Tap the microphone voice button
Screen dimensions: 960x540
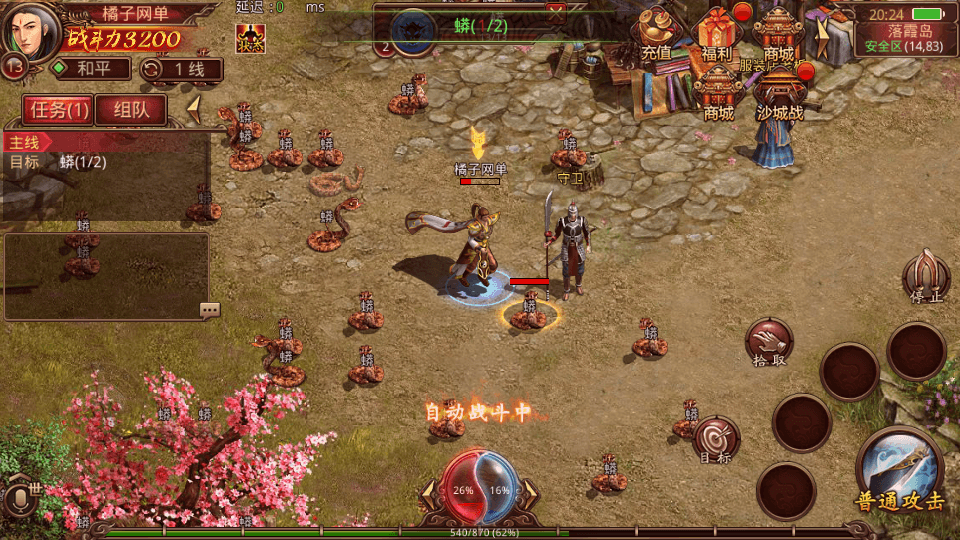click(19, 499)
